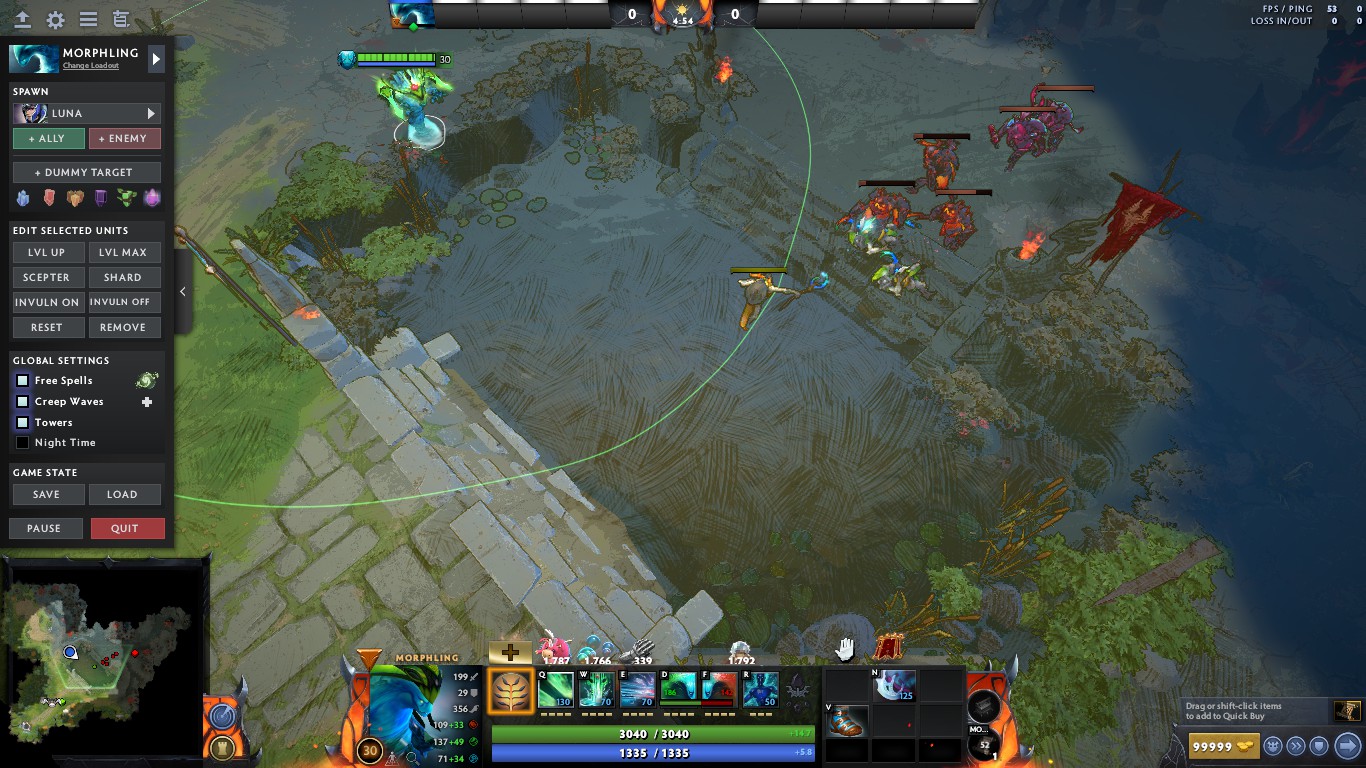Click QUIT to exit the demo
This screenshot has width=1366, height=768.
(x=127, y=528)
